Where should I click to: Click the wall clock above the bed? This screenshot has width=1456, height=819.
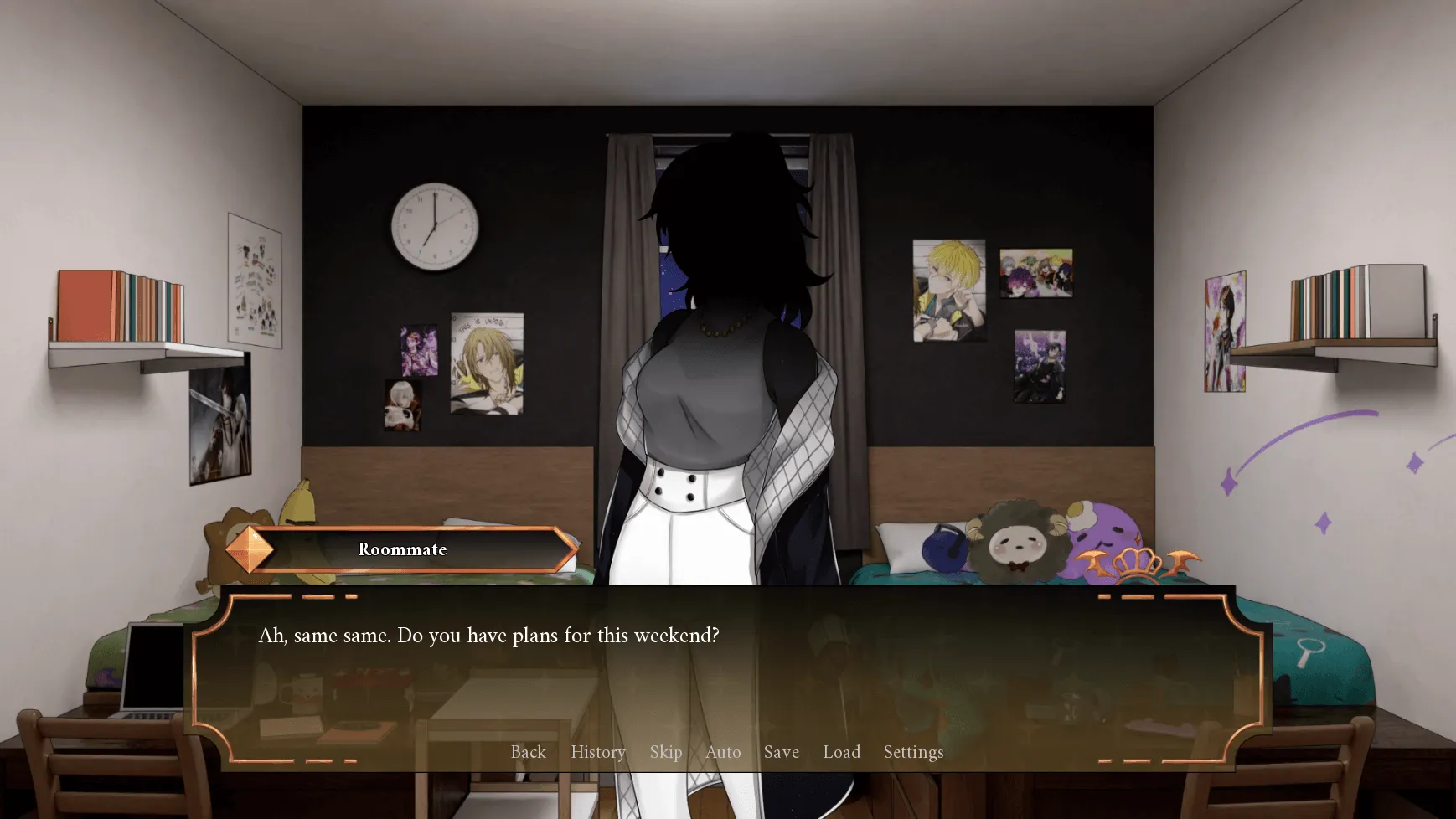tap(434, 226)
